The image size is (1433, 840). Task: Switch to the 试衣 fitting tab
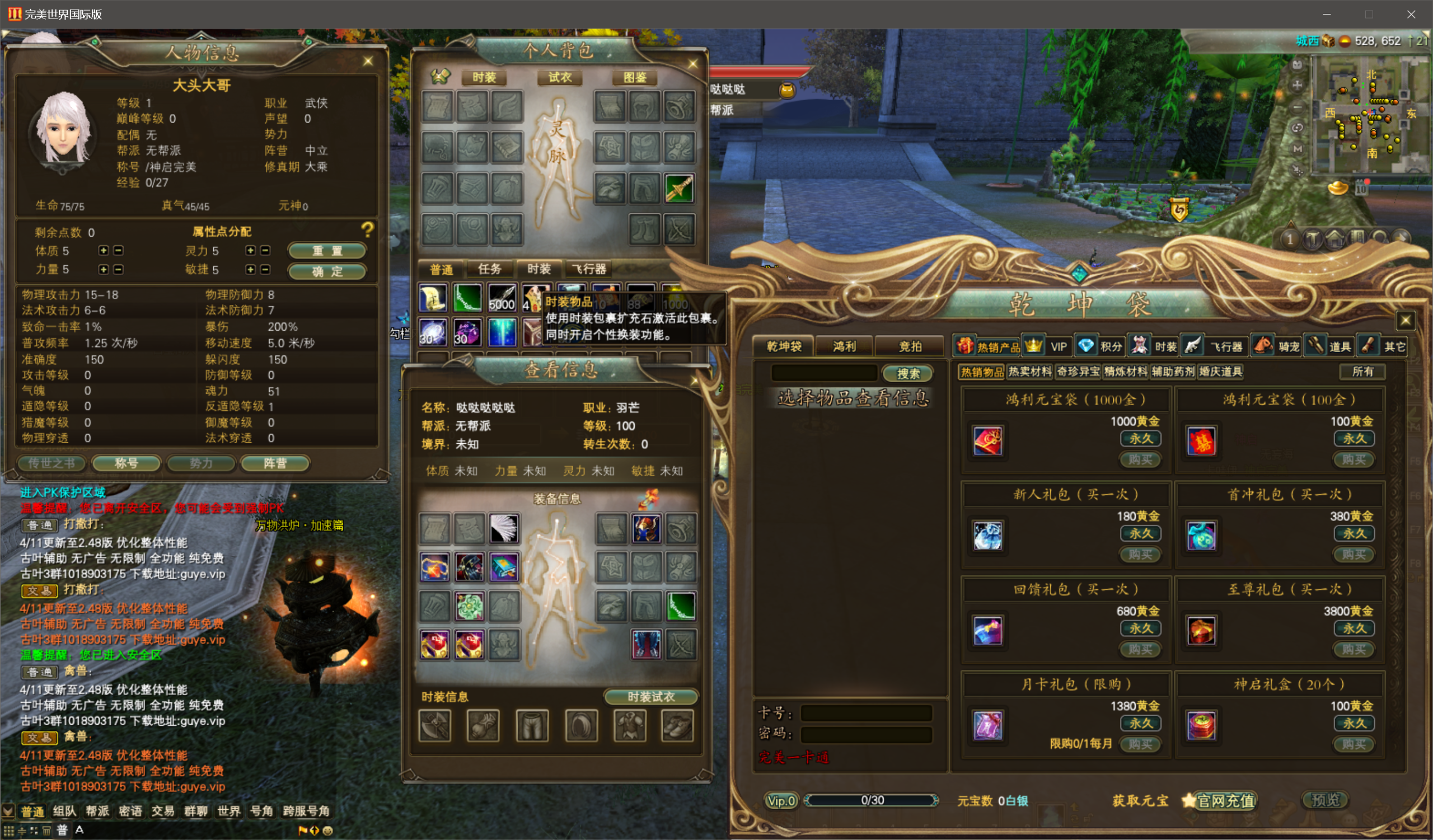[560, 77]
